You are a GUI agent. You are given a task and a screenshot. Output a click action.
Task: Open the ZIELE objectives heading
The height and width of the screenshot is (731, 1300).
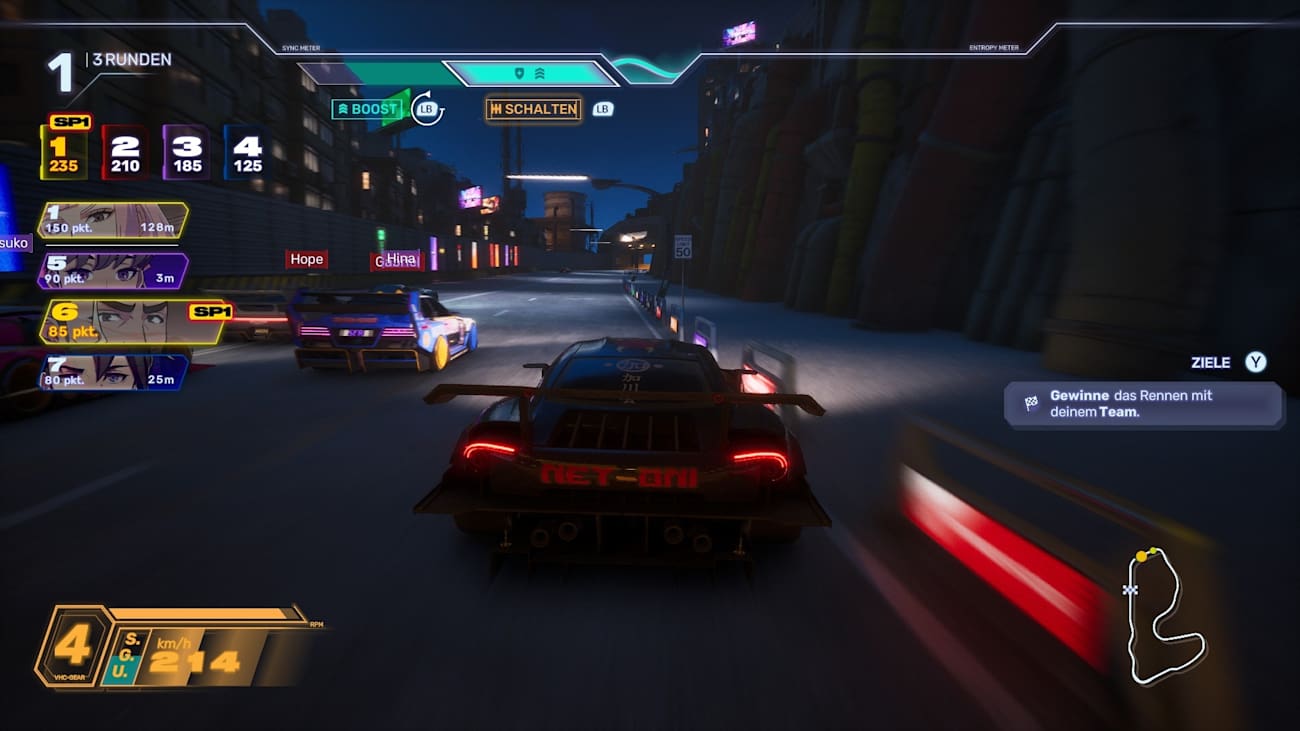(x=1210, y=363)
